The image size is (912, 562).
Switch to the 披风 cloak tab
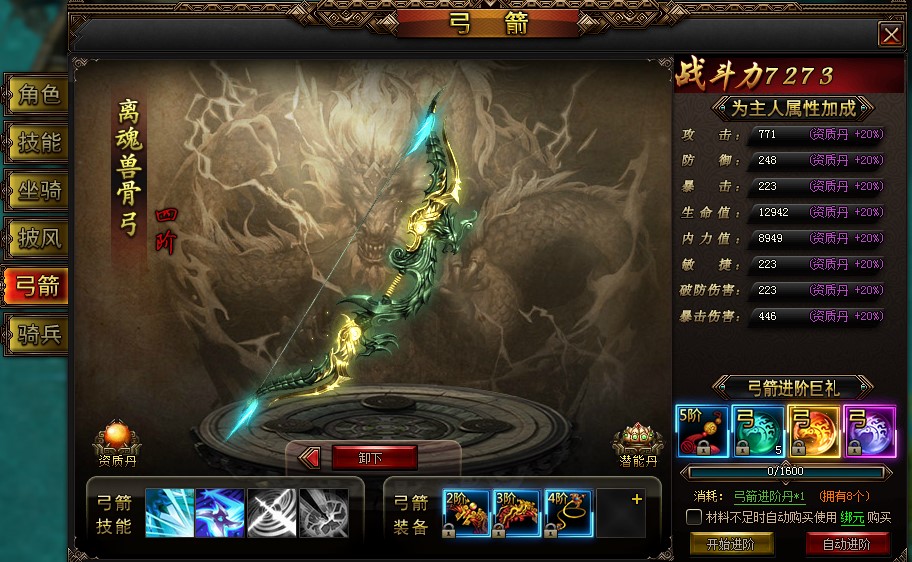[38, 238]
